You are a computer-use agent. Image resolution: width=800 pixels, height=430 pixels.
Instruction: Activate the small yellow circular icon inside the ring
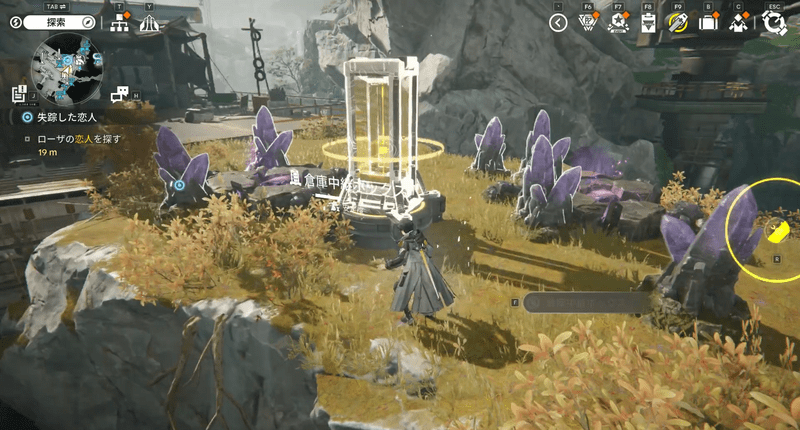pos(777,232)
